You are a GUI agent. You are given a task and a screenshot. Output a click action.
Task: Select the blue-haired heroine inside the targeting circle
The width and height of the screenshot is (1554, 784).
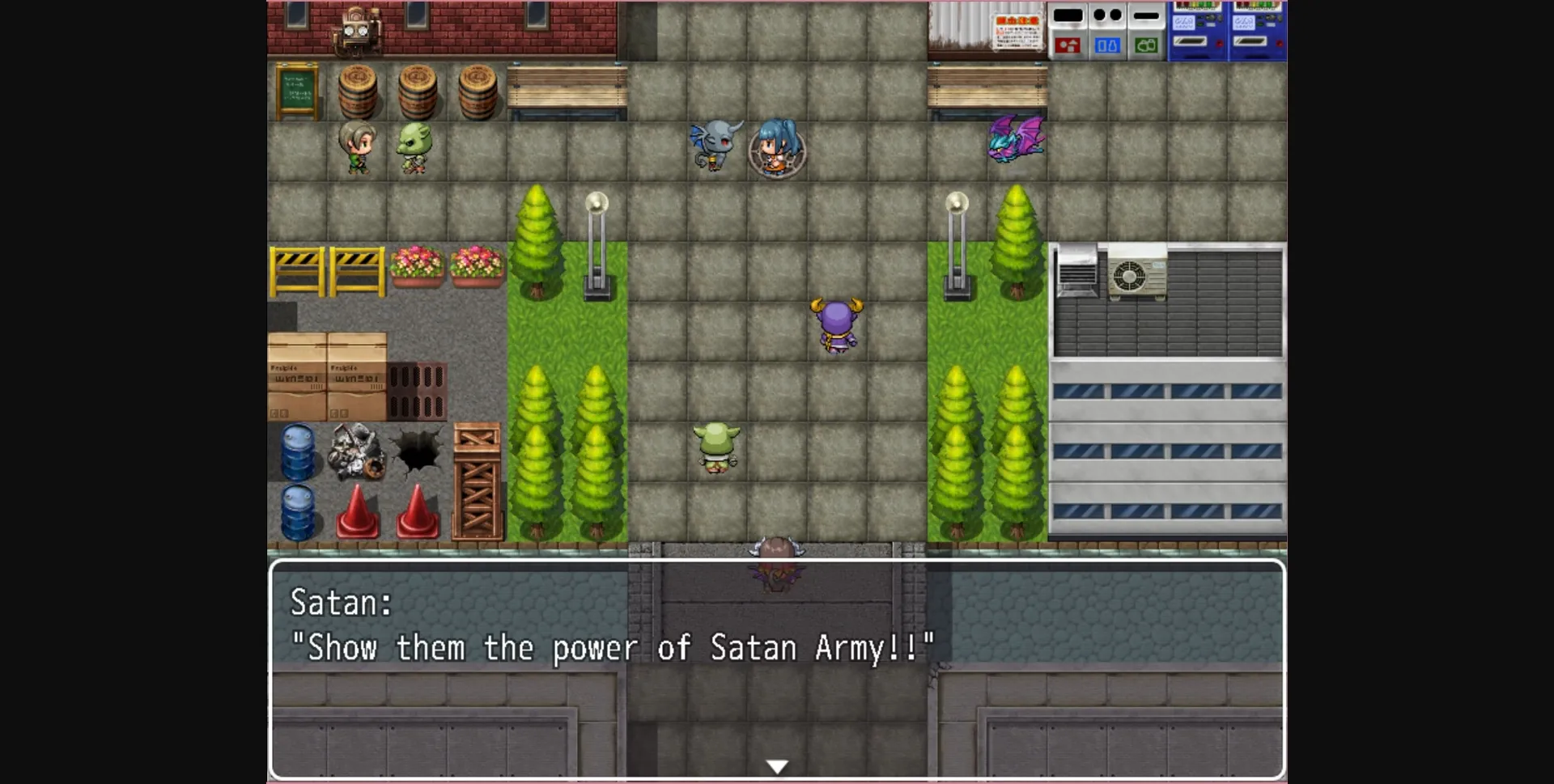point(775,147)
